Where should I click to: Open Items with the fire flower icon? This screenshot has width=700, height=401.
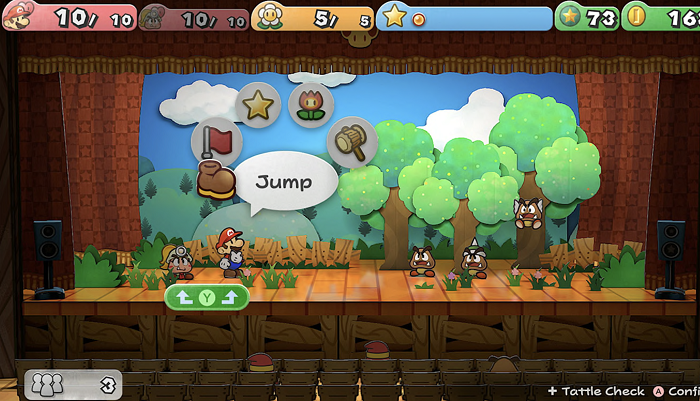click(x=310, y=105)
